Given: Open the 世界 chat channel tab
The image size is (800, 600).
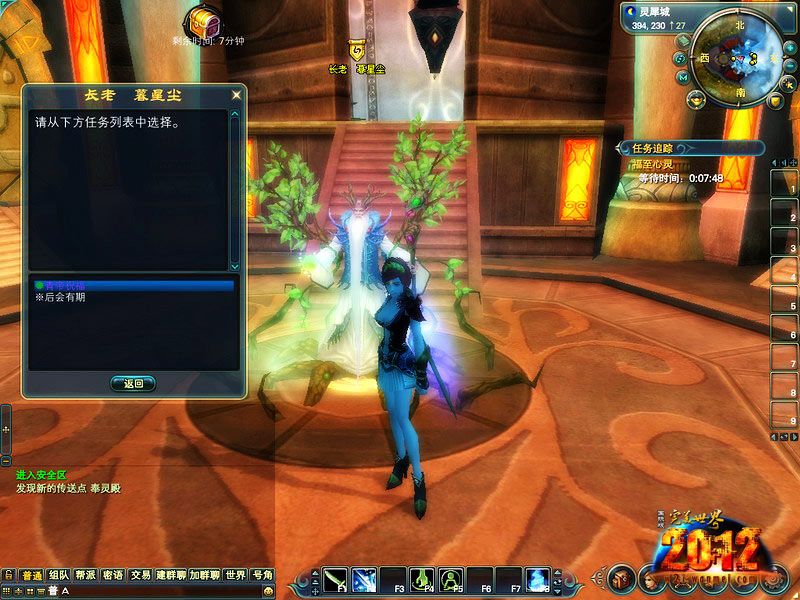Looking at the screenshot, I should (235, 575).
